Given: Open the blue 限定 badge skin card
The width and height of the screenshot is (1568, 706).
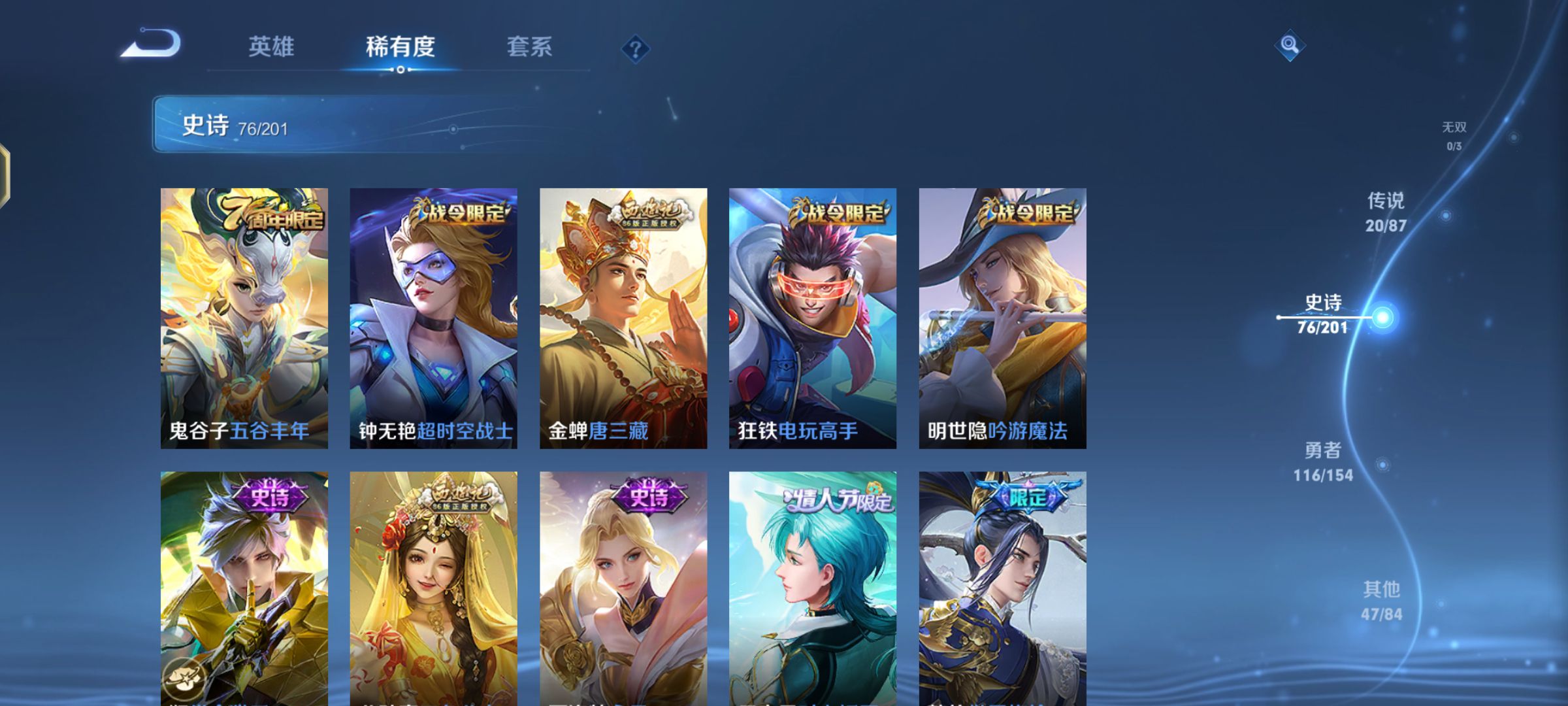Looking at the screenshot, I should pyautogui.click(x=1002, y=588).
